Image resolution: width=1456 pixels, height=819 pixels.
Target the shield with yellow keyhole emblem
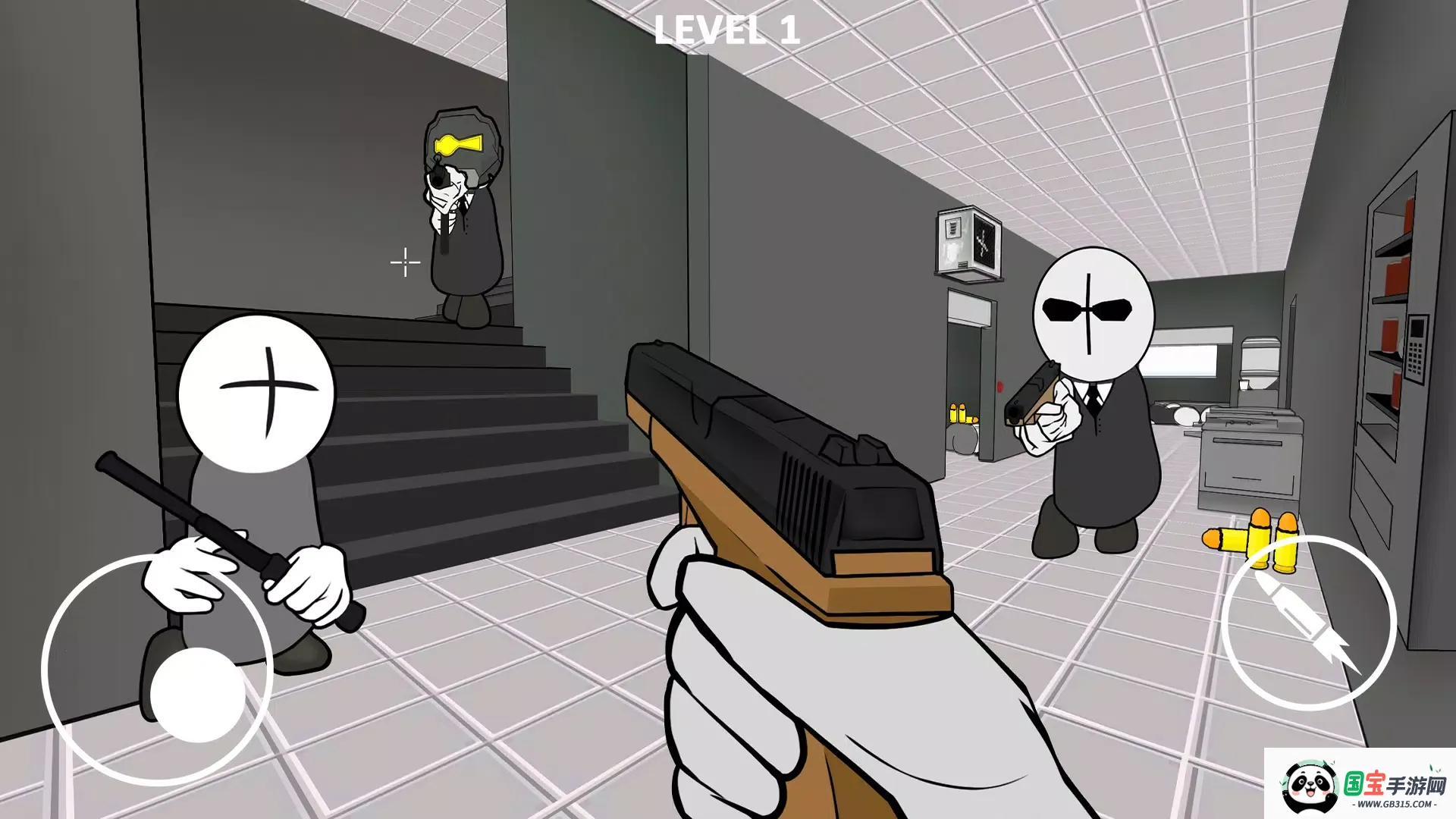pos(461,144)
